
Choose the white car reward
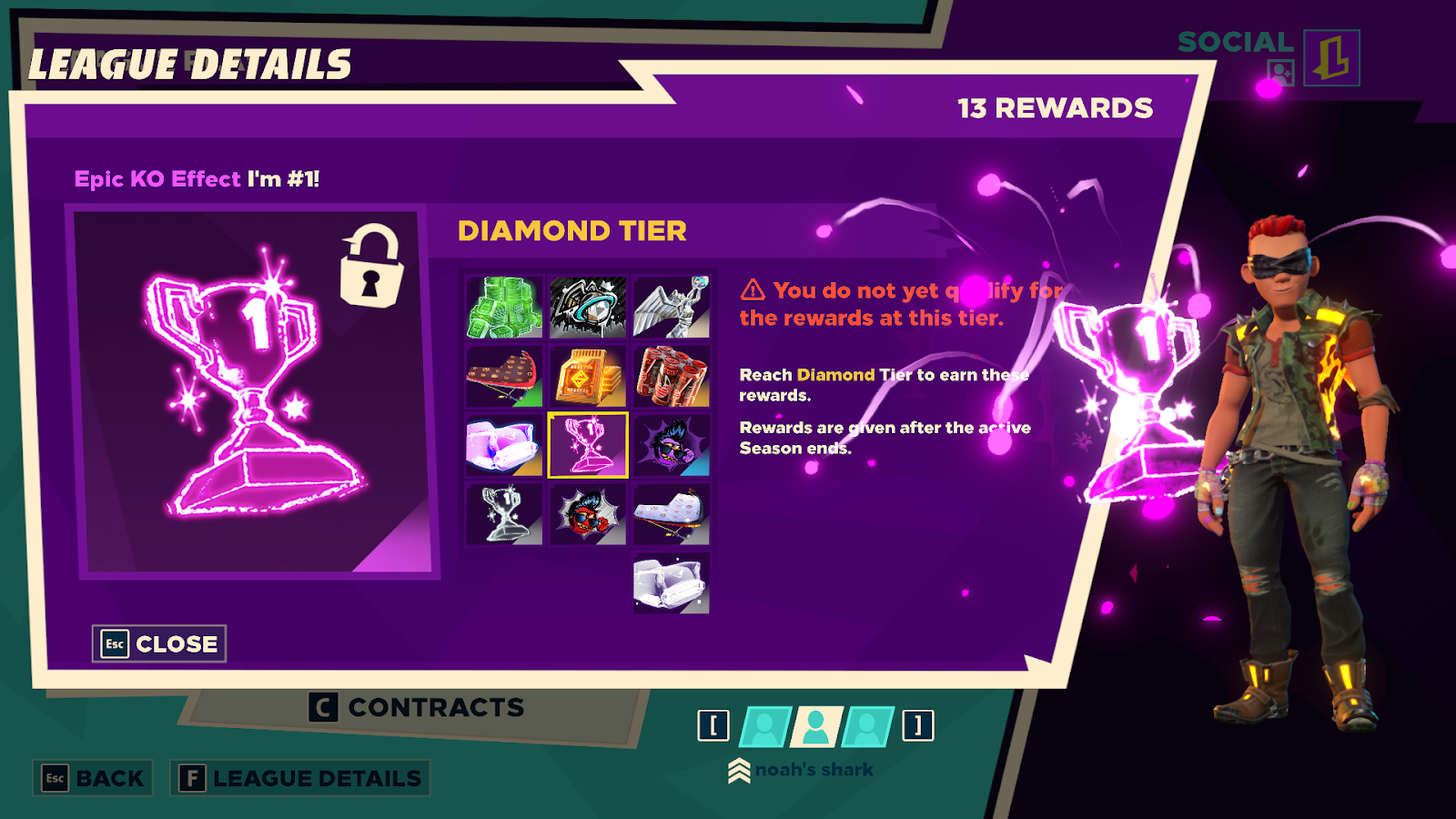coord(672,583)
